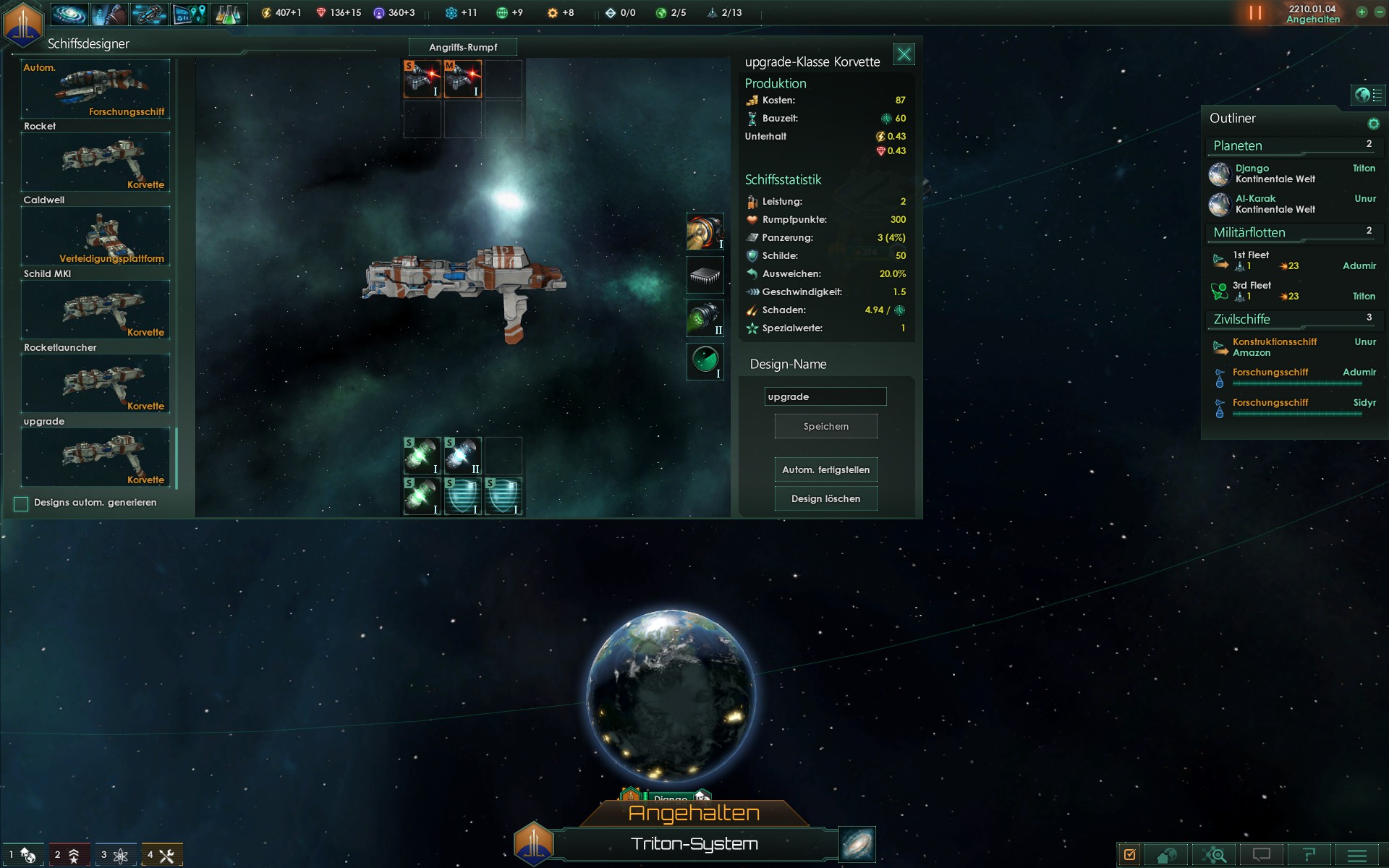Open the Angriffs-Rumpf section selector
Viewport: 1389px width, 868px height.
(463, 47)
